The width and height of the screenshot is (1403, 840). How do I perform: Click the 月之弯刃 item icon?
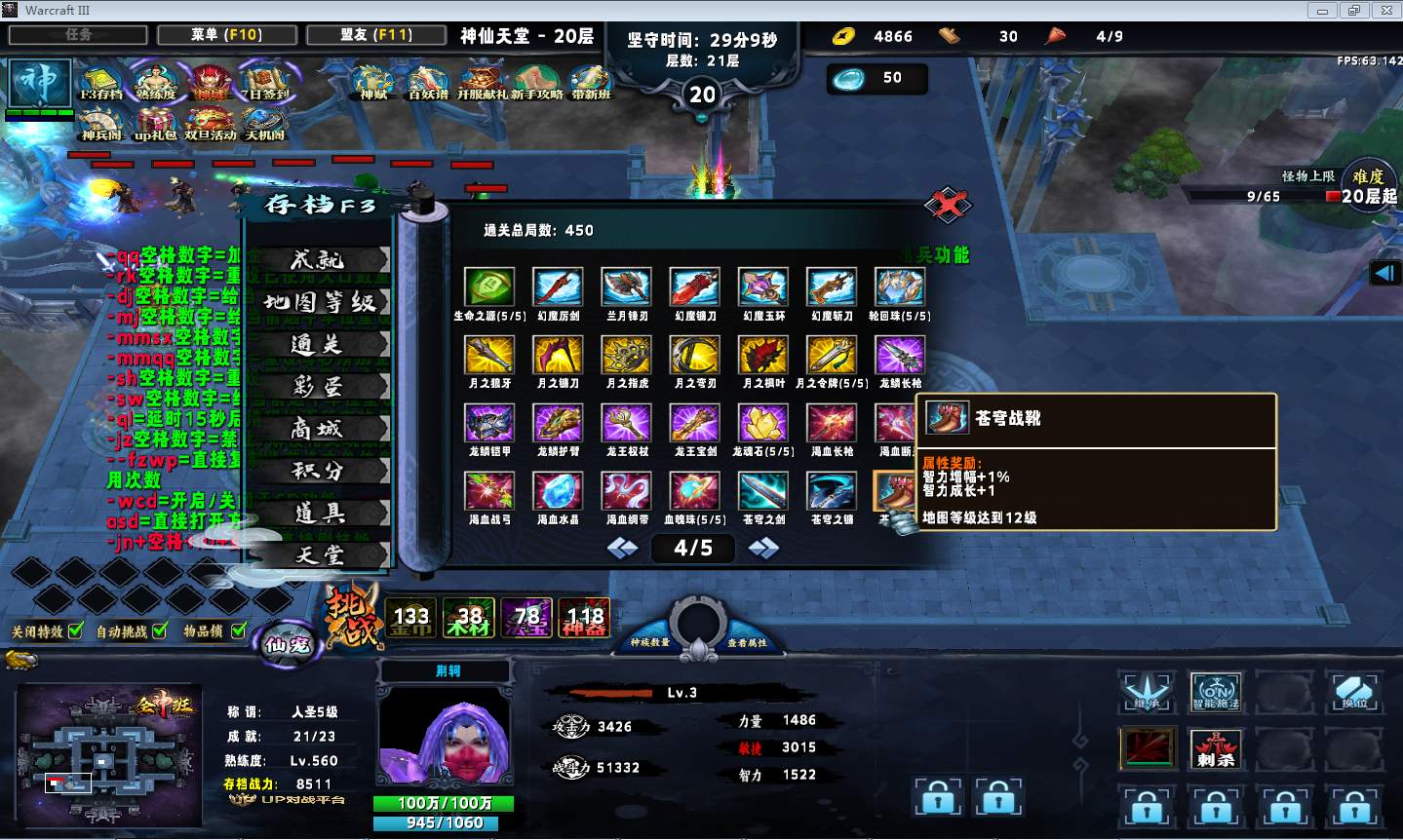tap(694, 356)
